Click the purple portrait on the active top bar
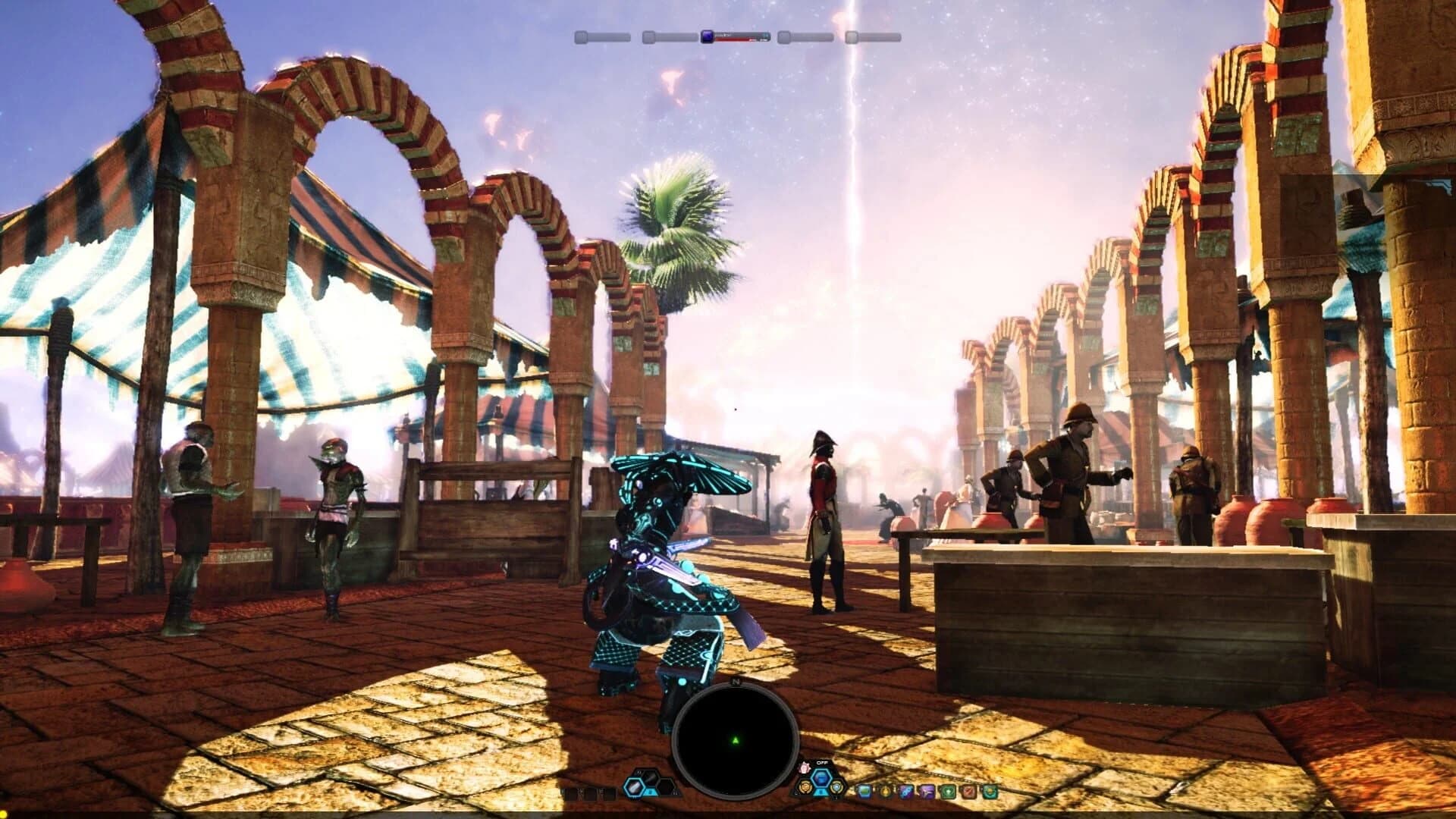The image size is (1456, 819). click(707, 37)
